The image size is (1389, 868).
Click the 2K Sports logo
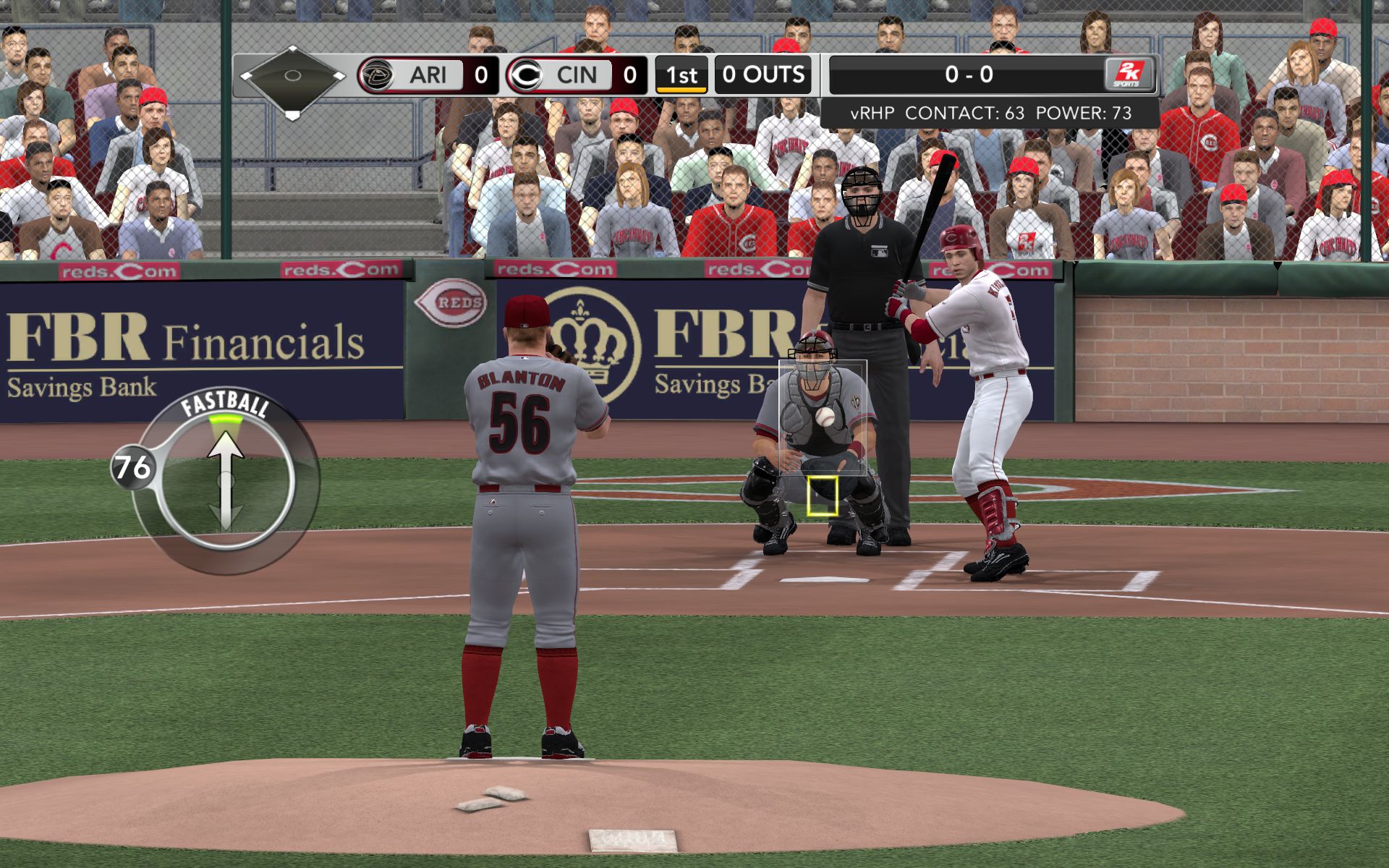coord(1127,75)
